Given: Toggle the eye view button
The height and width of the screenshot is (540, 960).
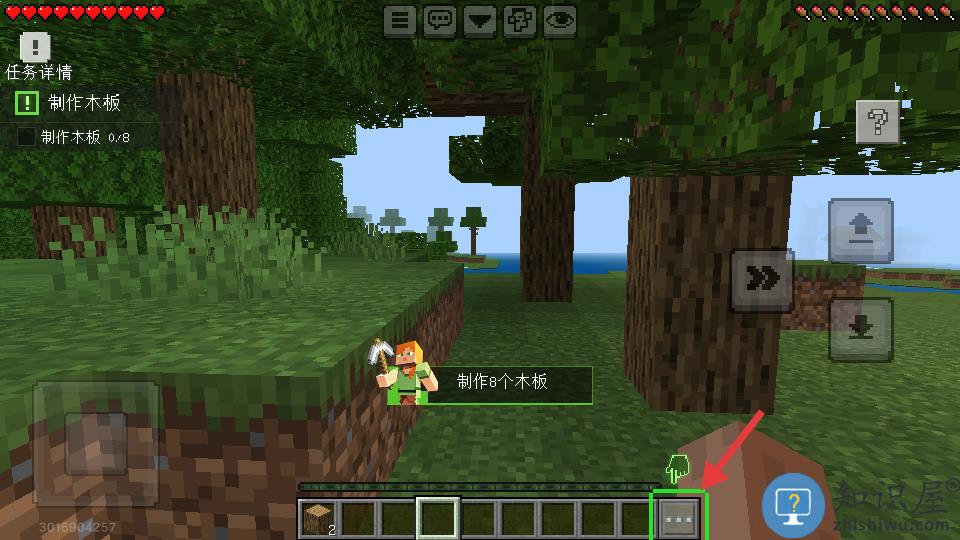Looking at the screenshot, I should 560,20.
